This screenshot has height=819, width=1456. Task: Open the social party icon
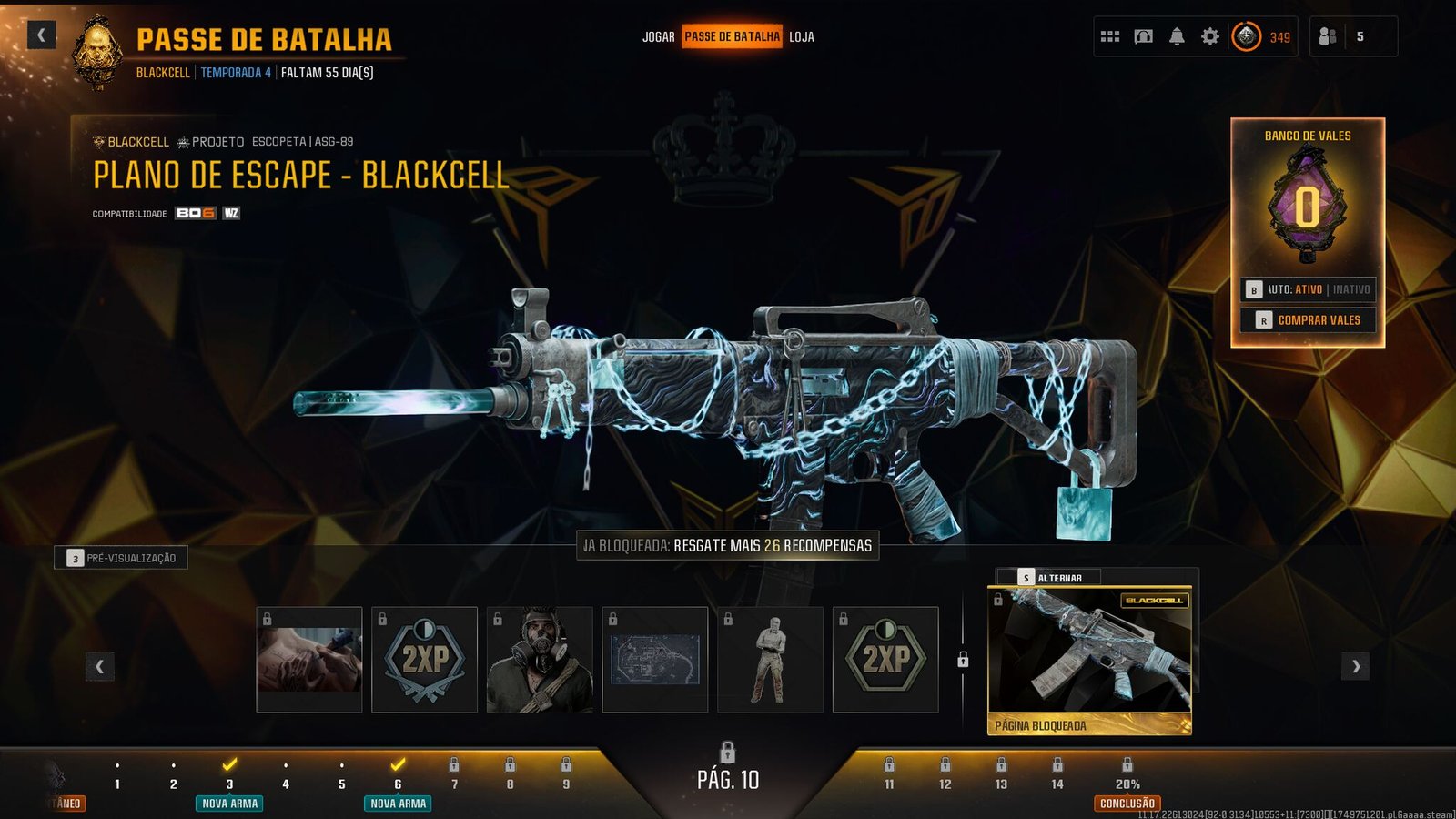pyautogui.click(x=1329, y=37)
